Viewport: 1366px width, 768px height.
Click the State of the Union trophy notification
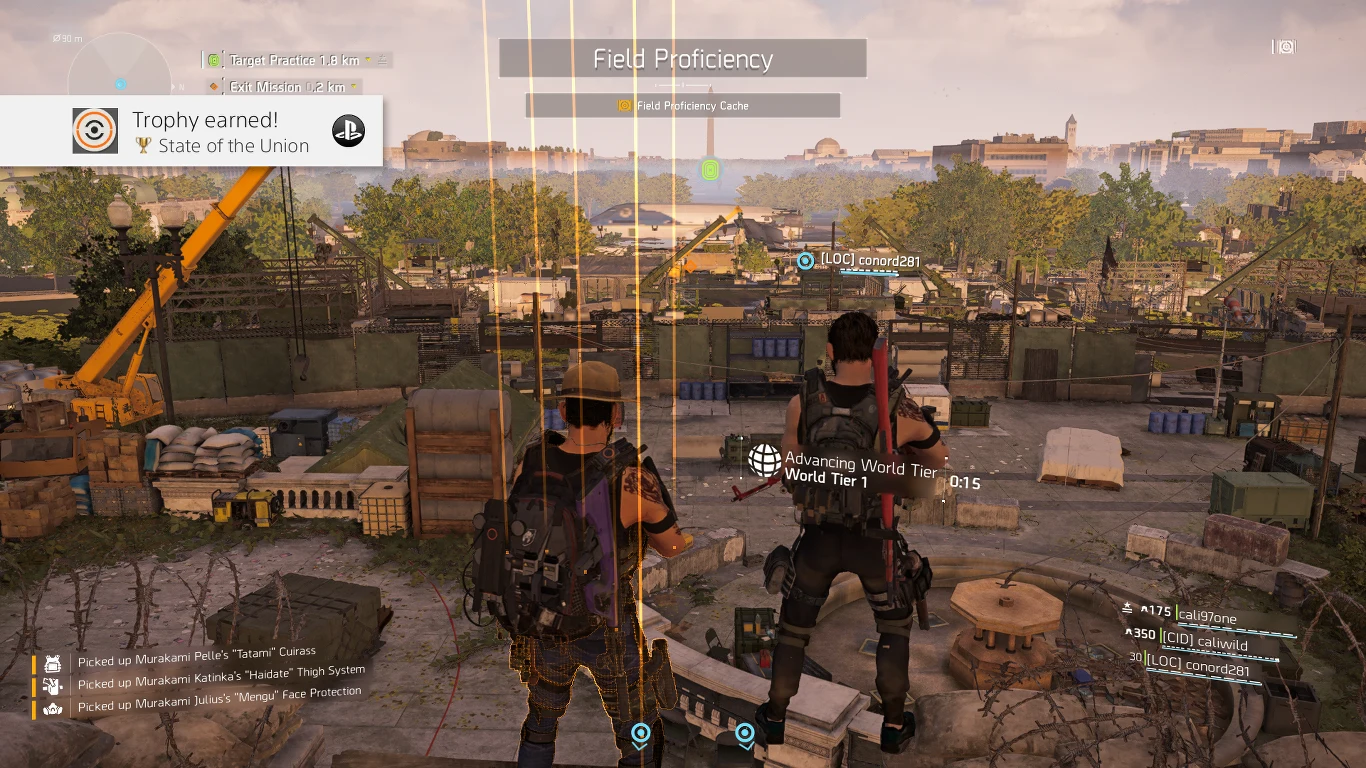190,130
